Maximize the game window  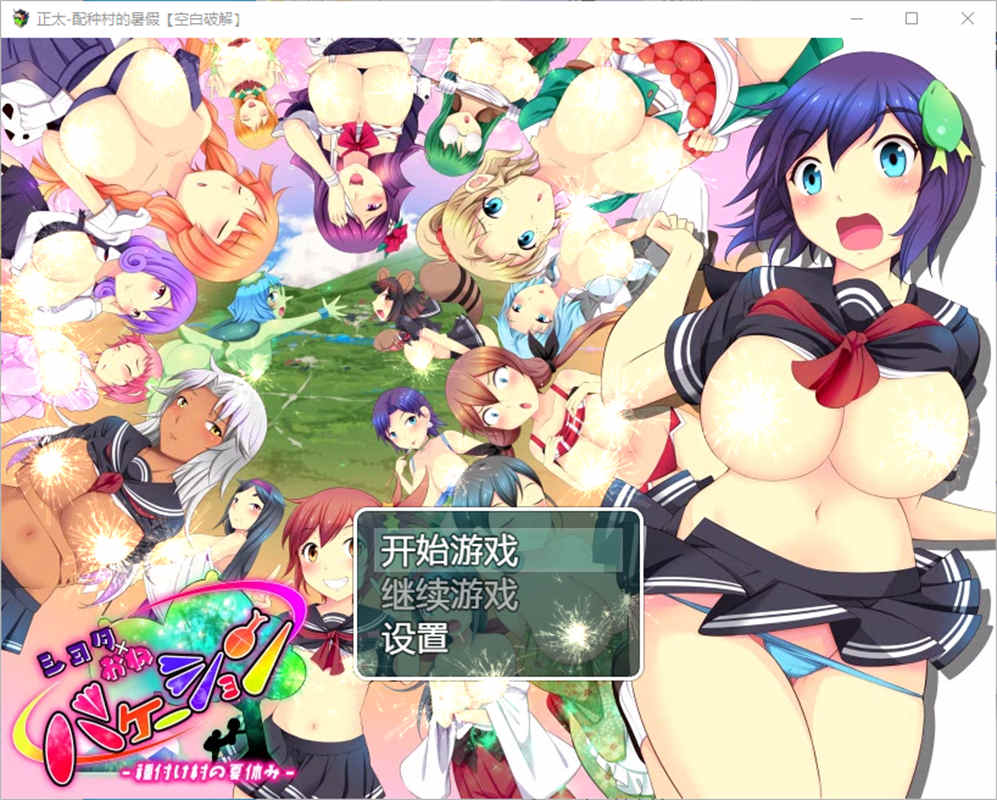[x=912, y=18]
